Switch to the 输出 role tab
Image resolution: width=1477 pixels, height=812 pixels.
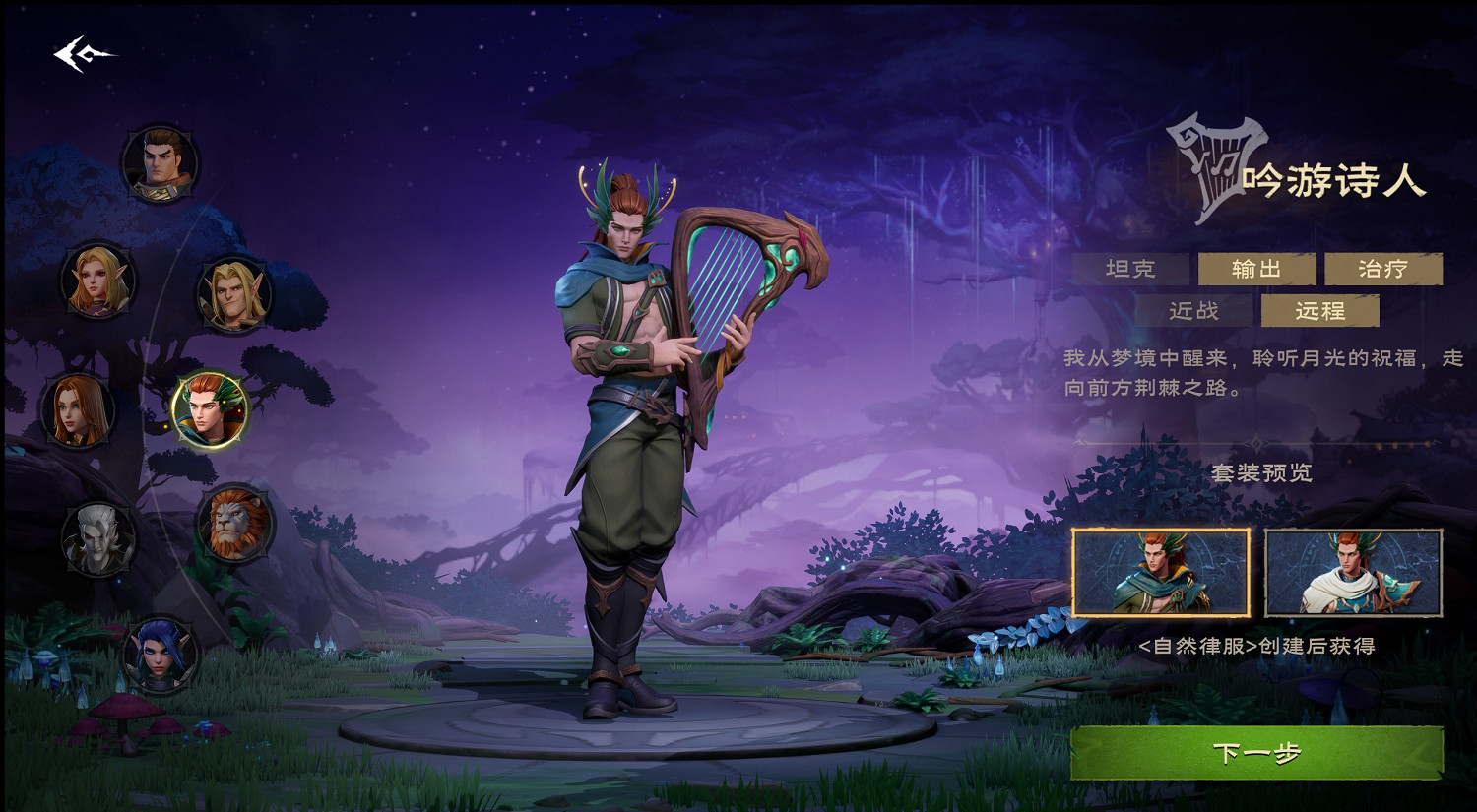tap(1256, 268)
